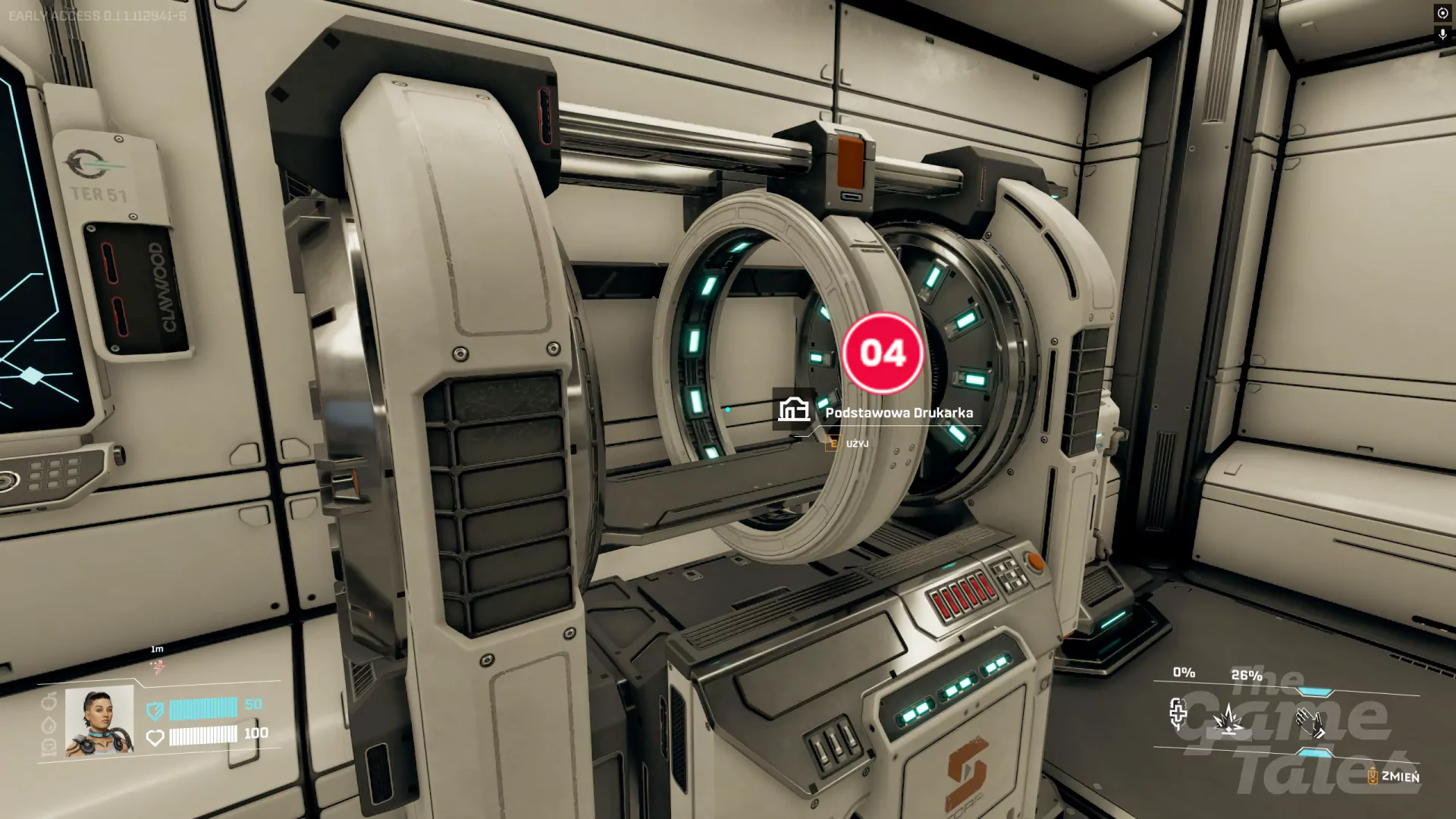The image size is (1456, 819).
Task: Click the pink lightning status effect icon
Action: tap(158, 667)
